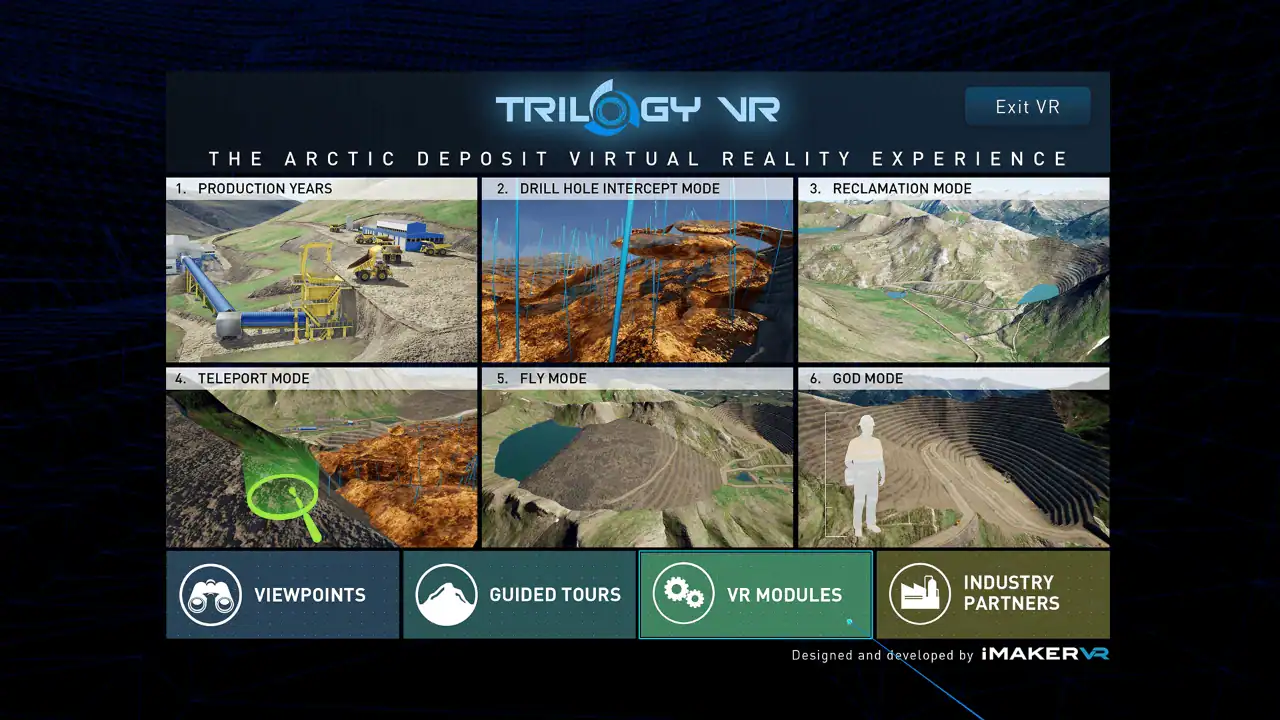Image resolution: width=1280 pixels, height=720 pixels.
Task: Launch Drill Hole Intercept Mode
Action: tap(637, 272)
